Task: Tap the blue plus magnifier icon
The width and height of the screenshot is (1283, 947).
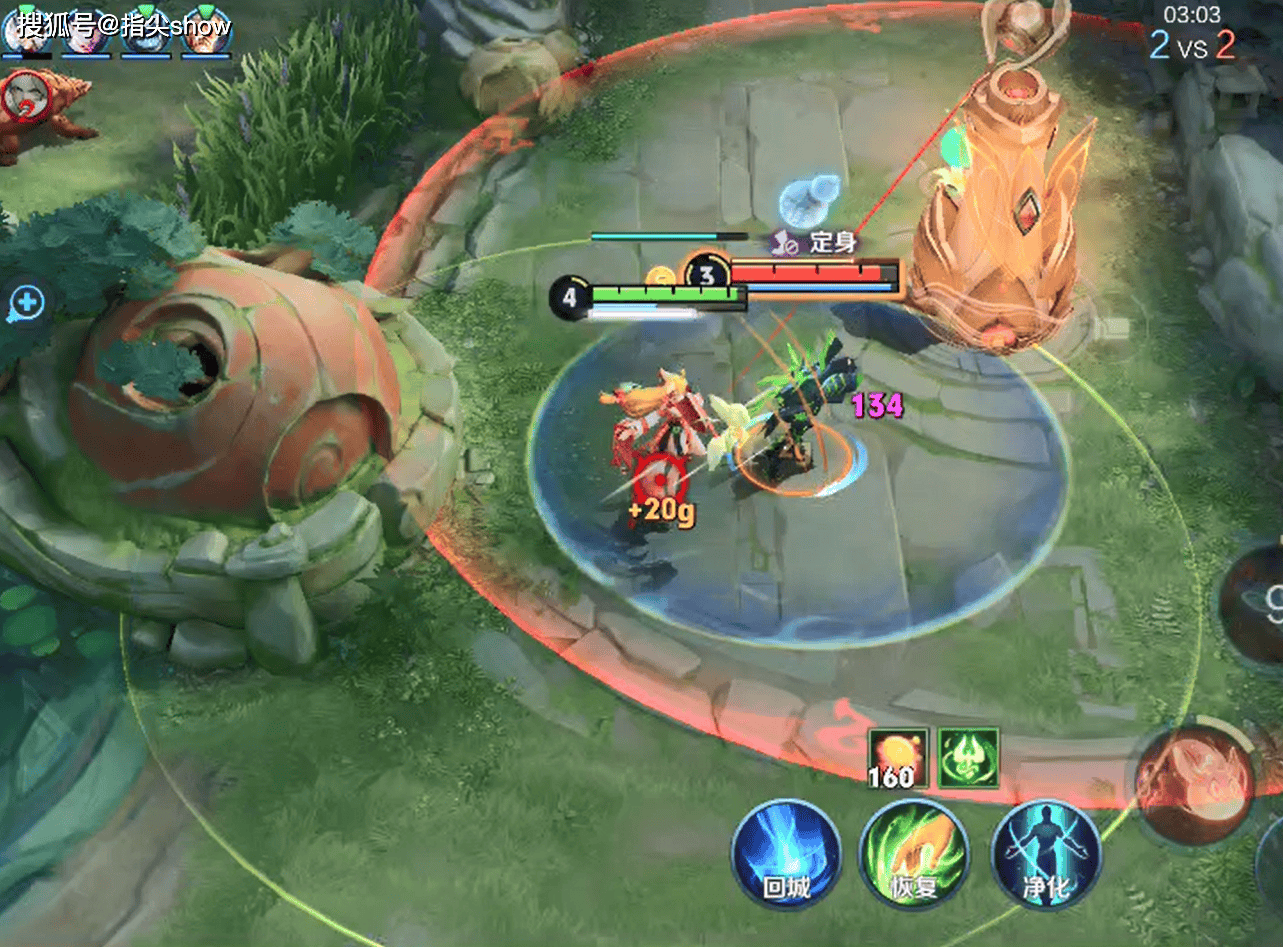Action: click(x=27, y=302)
